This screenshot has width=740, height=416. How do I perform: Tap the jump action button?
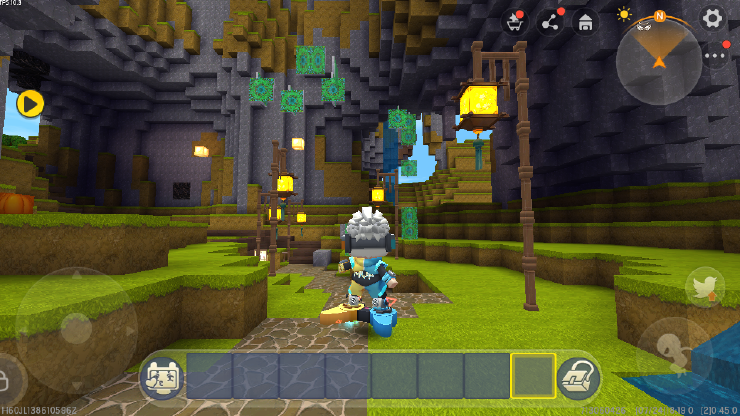(x=674, y=352)
